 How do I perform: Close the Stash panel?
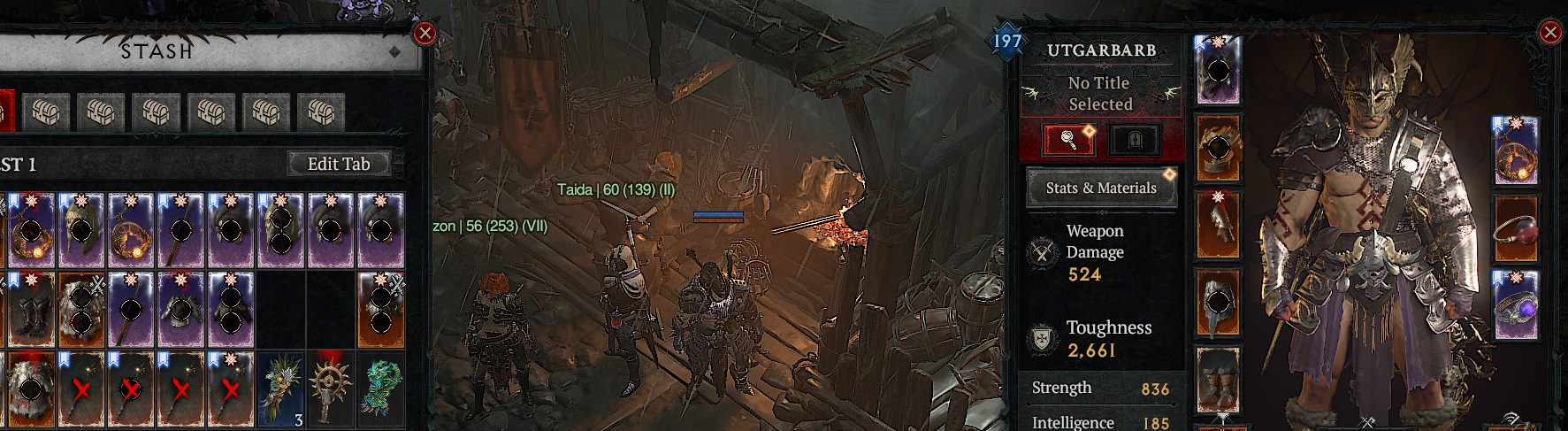(x=425, y=34)
